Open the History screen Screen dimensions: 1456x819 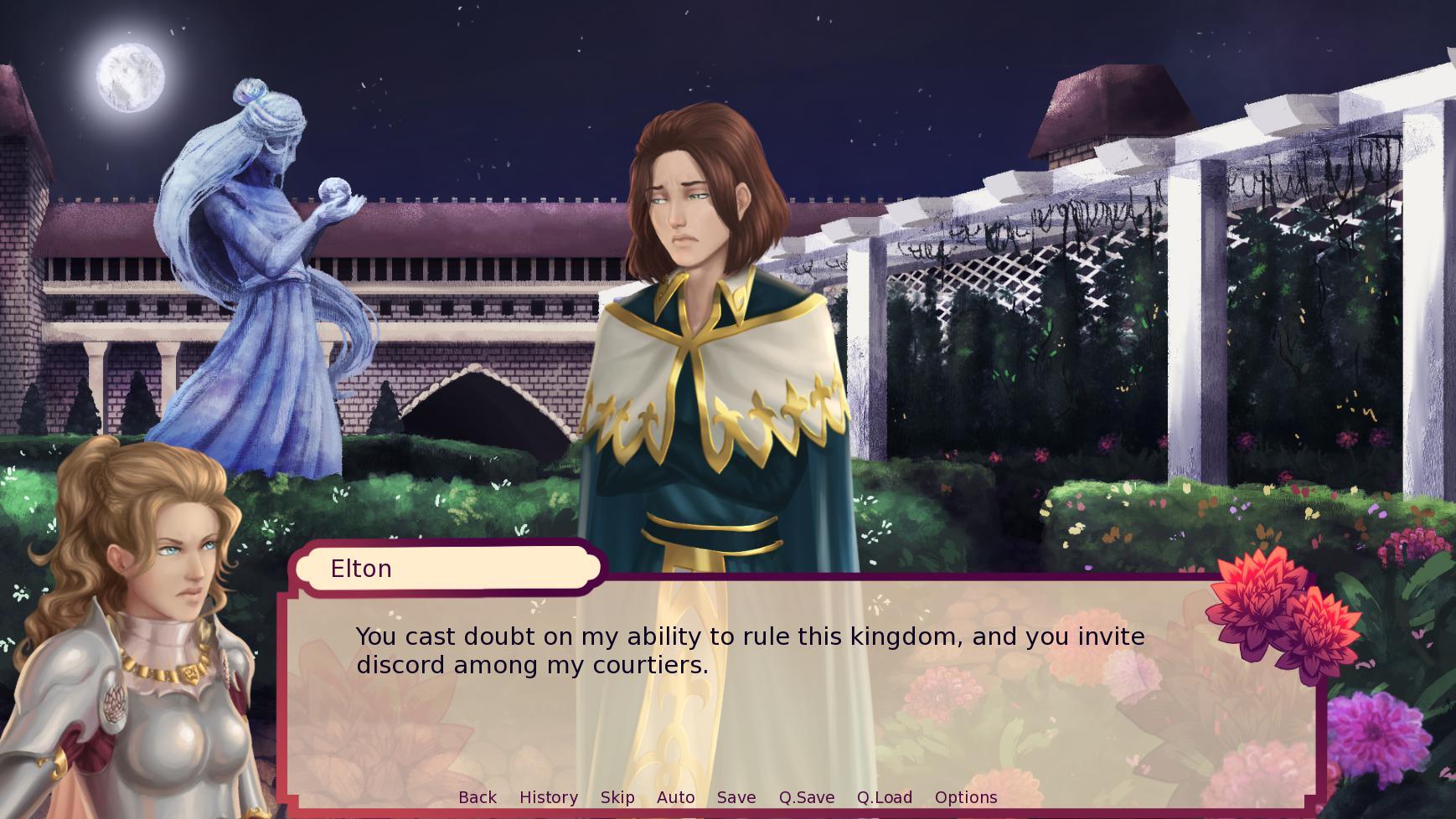point(549,797)
